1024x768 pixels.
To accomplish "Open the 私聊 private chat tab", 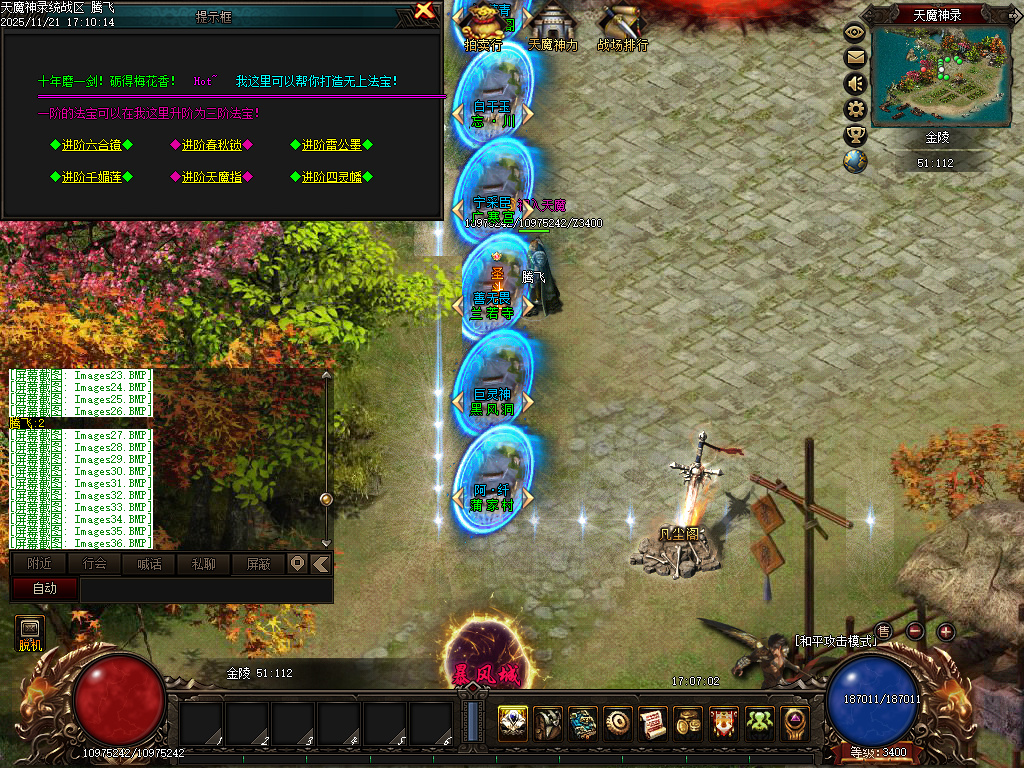I will pyautogui.click(x=204, y=564).
